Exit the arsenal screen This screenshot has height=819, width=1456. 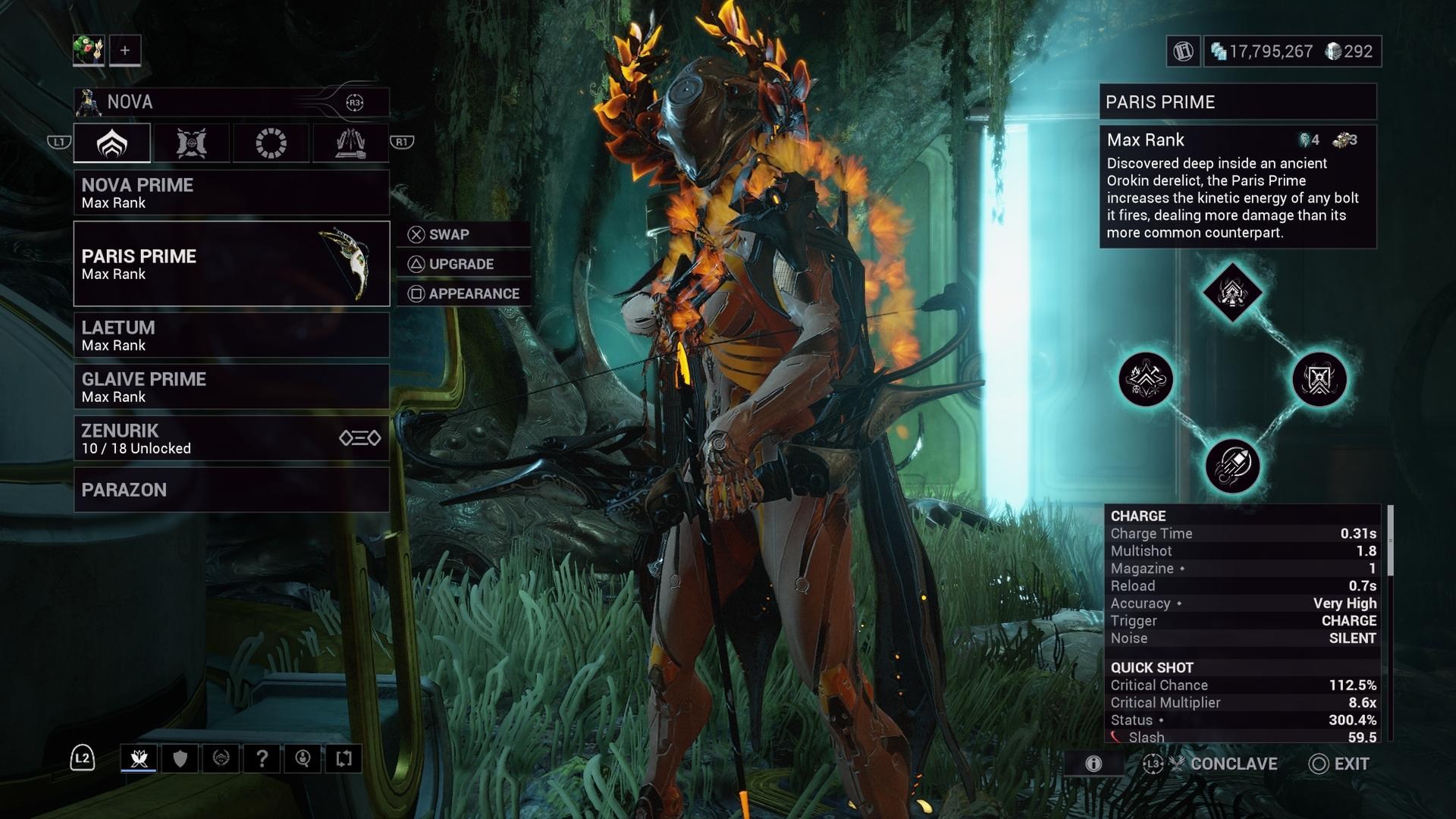click(x=1340, y=764)
